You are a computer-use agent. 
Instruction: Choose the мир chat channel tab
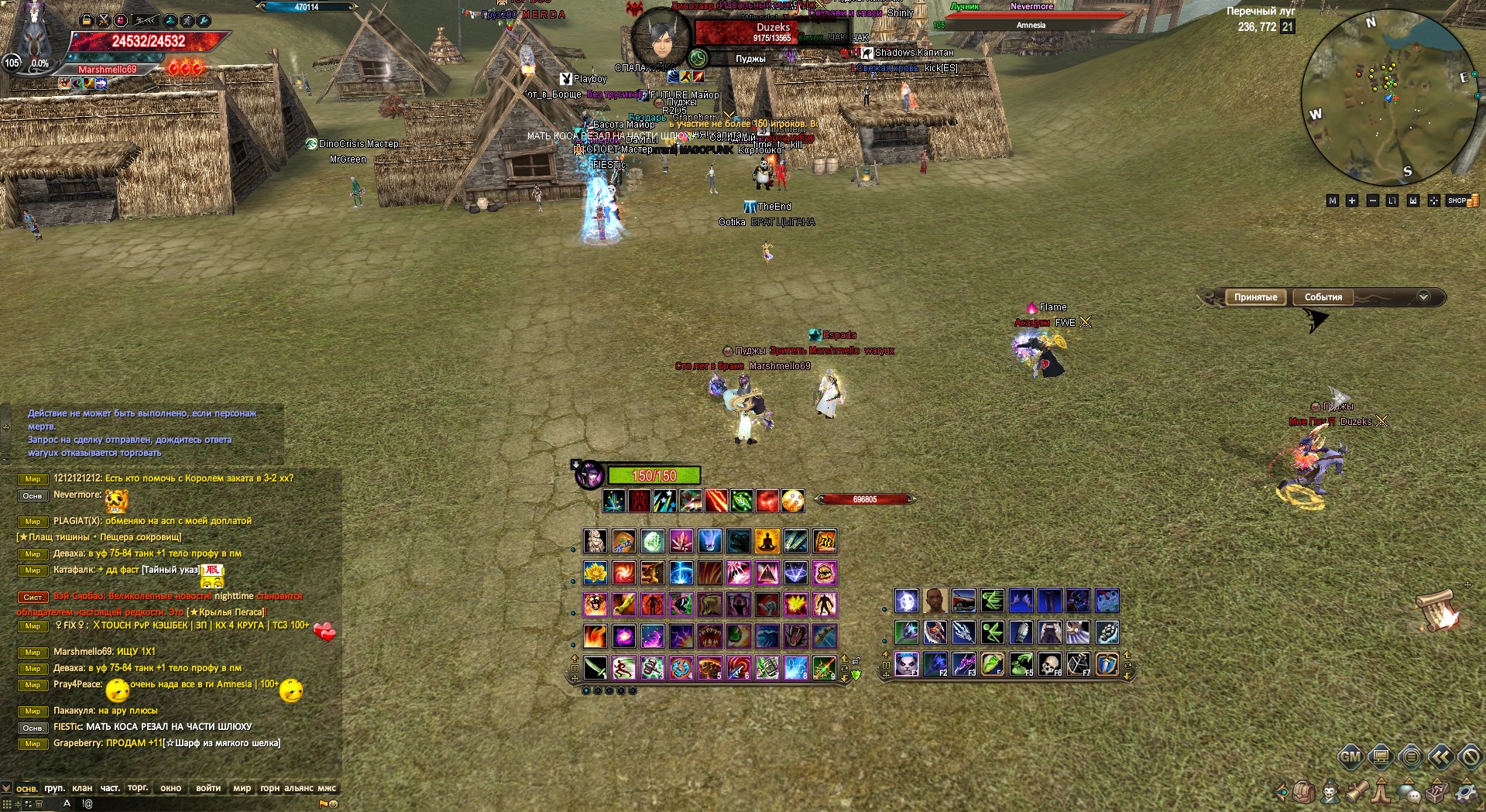(x=242, y=788)
